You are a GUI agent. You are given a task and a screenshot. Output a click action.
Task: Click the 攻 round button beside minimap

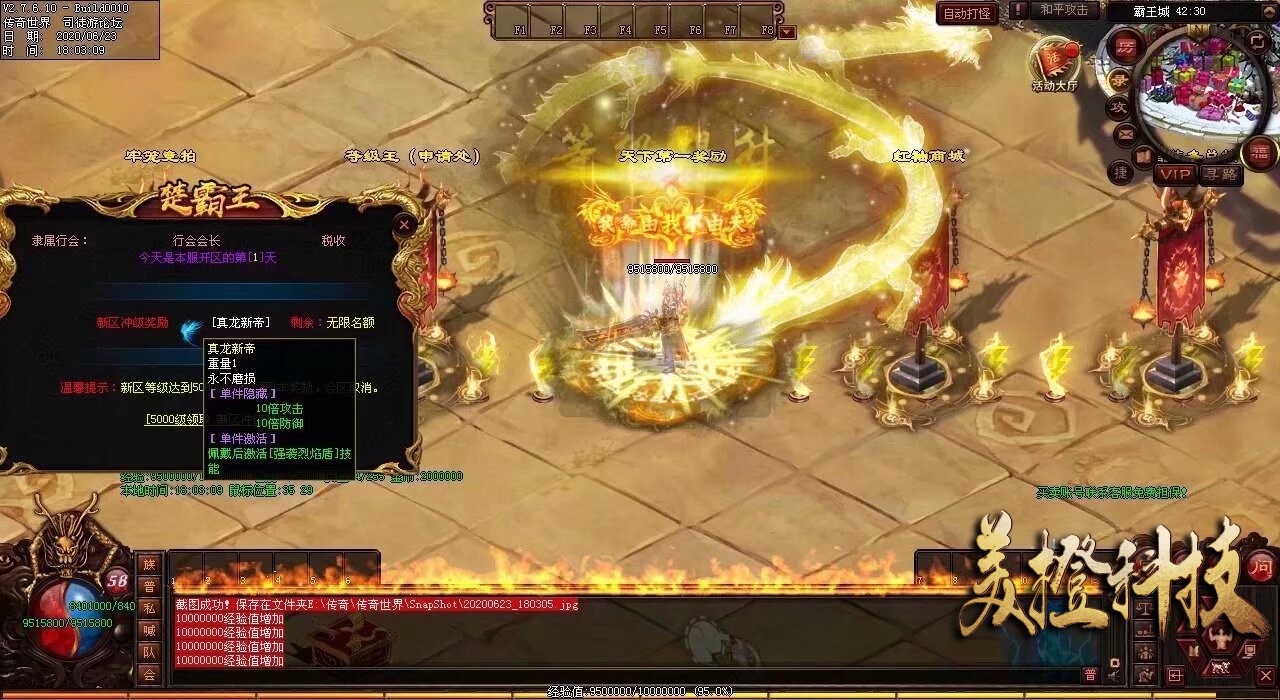click(1117, 106)
